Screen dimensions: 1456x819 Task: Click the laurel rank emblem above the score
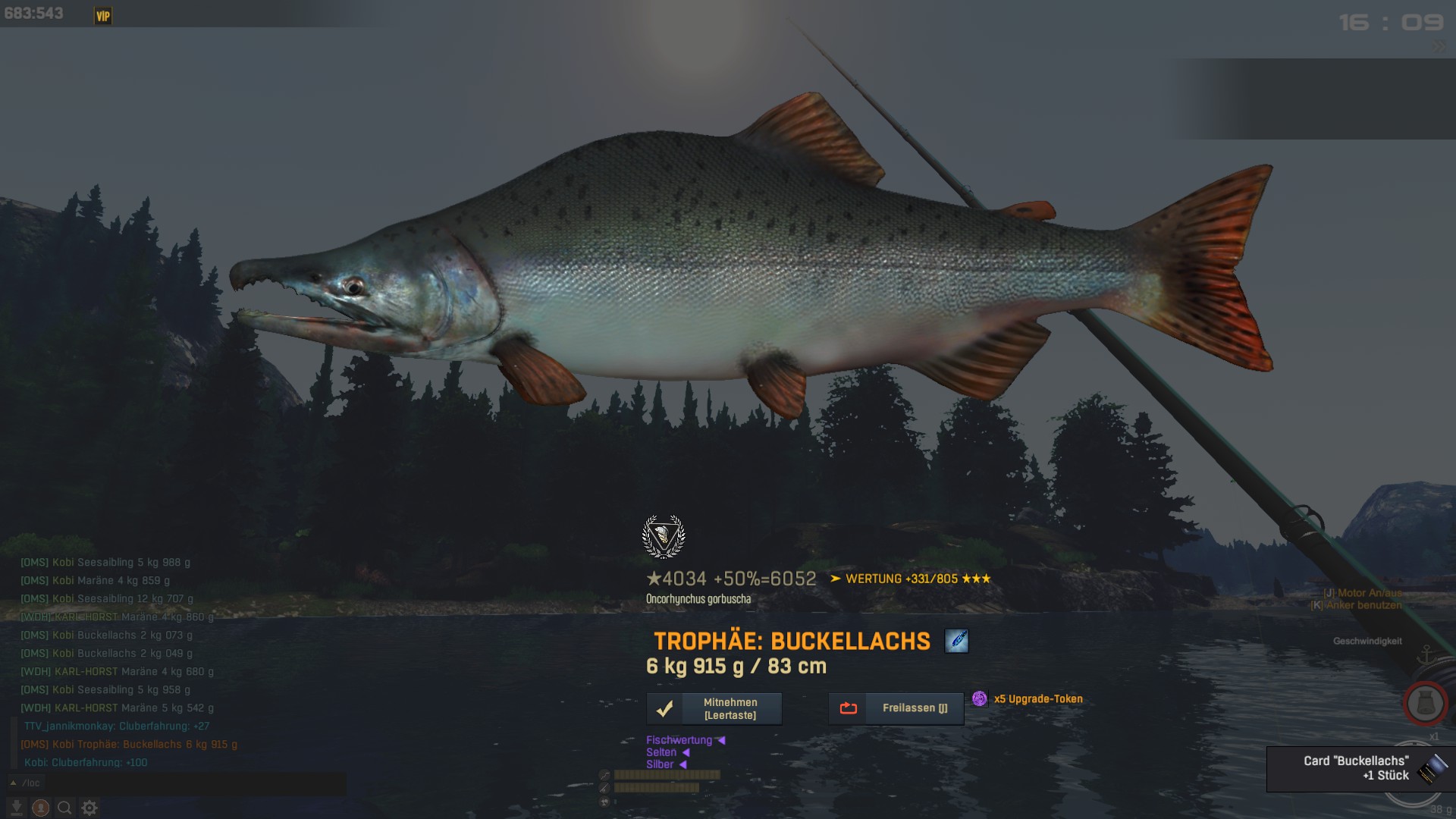[664, 536]
